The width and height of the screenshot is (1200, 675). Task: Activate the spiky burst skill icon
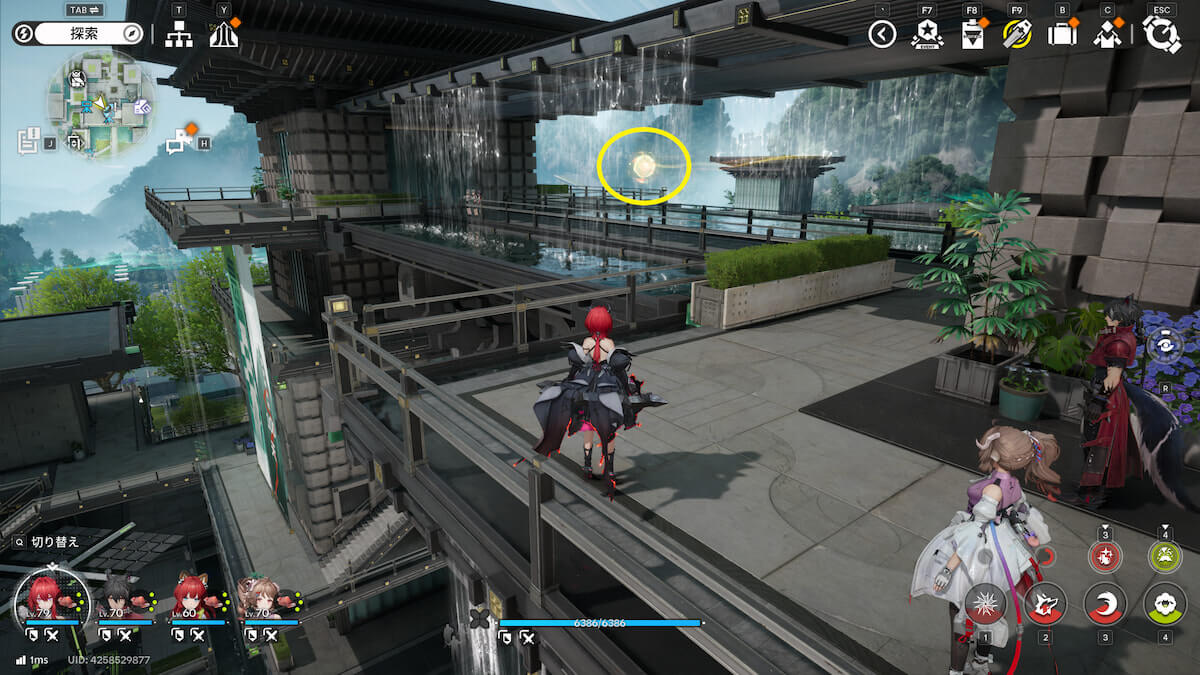985,604
